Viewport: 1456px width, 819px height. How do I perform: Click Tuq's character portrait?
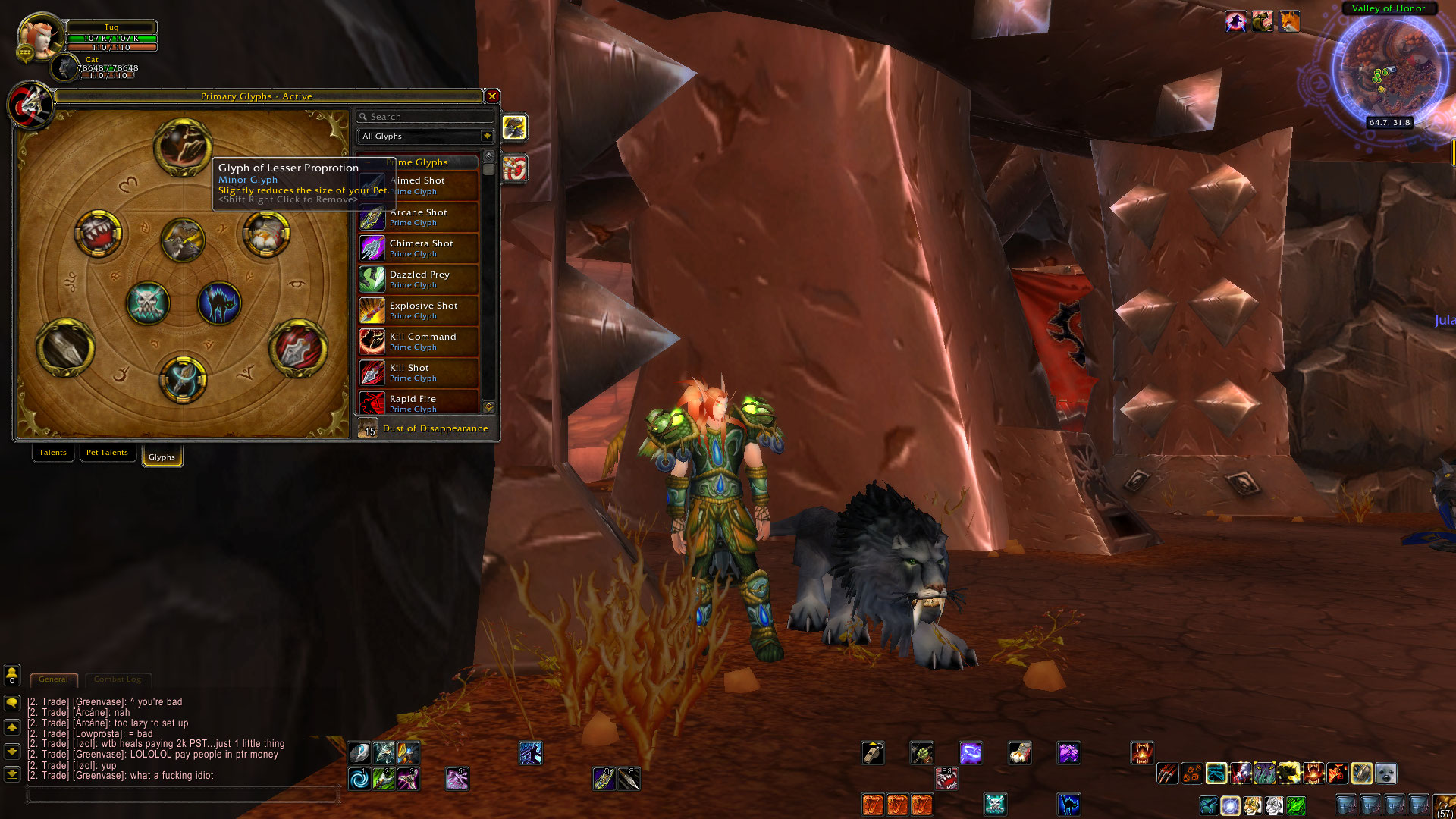[39, 36]
